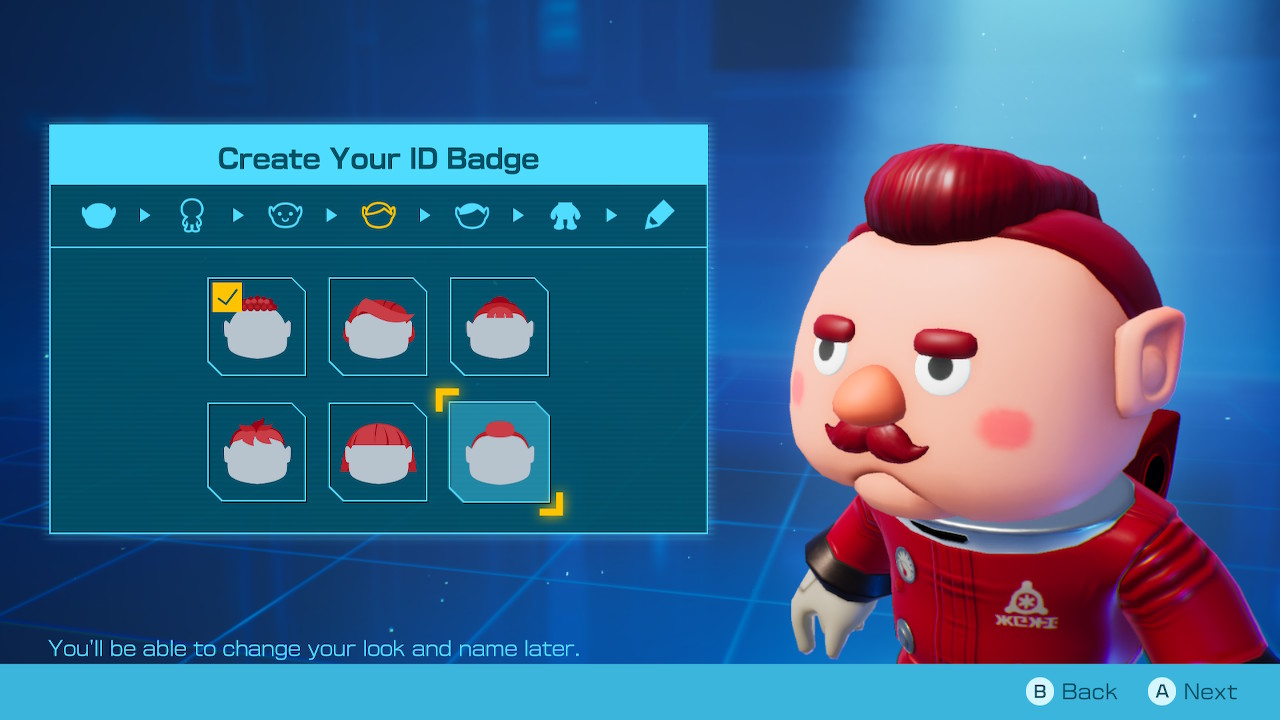Go to the pencil naming step

pos(659,215)
